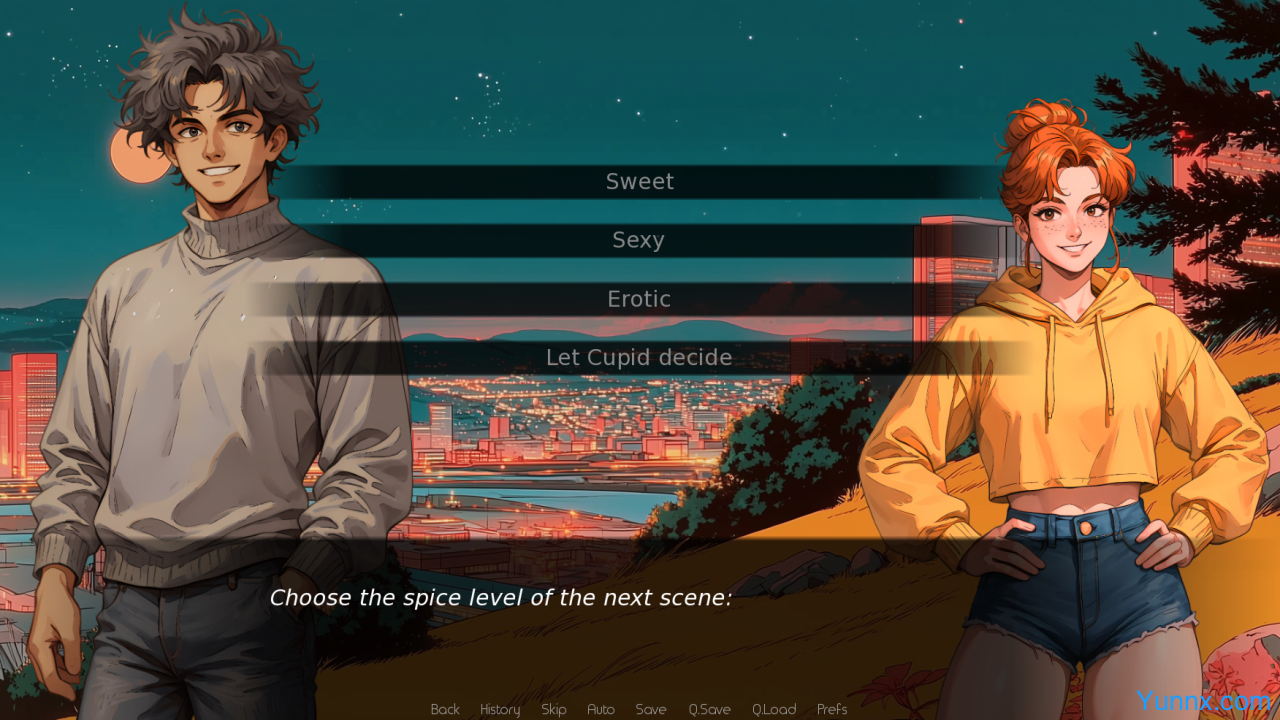The height and width of the screenshot is (720, 1280).
Task: Open the dialogue History
Action: [x=500, y=709]
